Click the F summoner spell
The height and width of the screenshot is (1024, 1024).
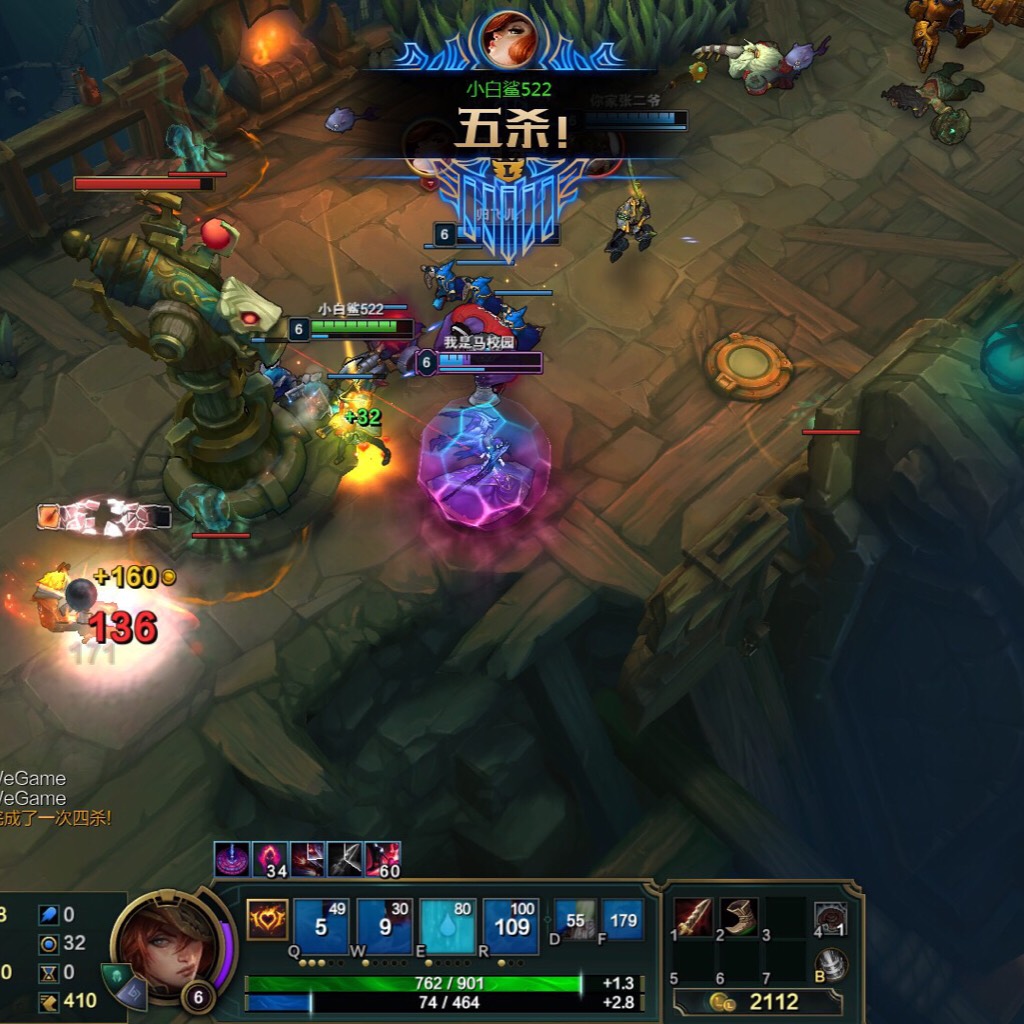click(622, 919)
